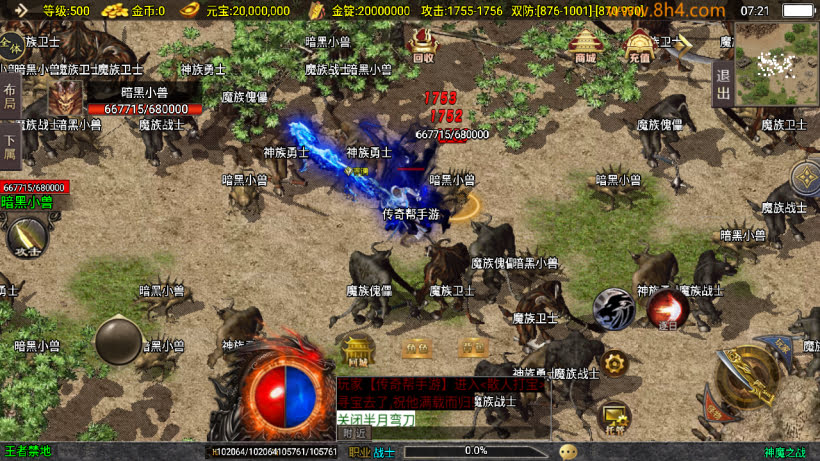The image size is (820, 461).
Task: Select the 暗黑小兽 target portrait
Action: pos(67,98)
